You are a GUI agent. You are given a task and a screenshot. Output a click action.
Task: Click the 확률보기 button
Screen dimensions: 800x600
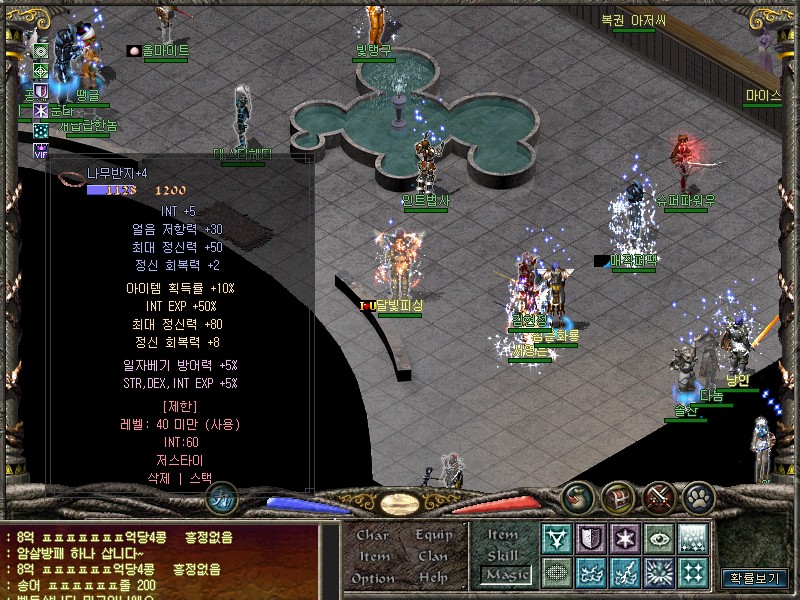757,577
